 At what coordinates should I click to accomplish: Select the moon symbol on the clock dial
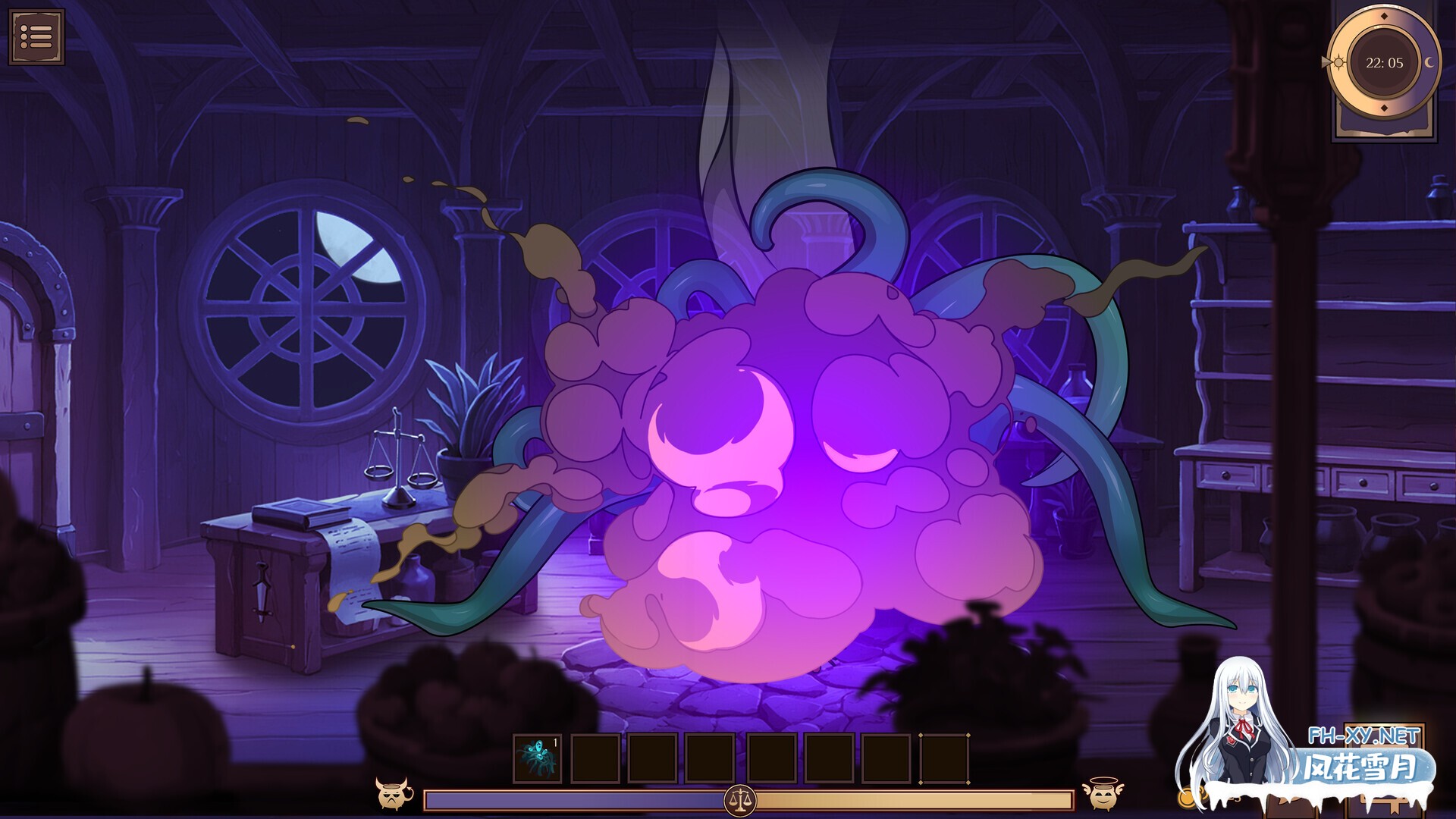(x=1429, y=61)
